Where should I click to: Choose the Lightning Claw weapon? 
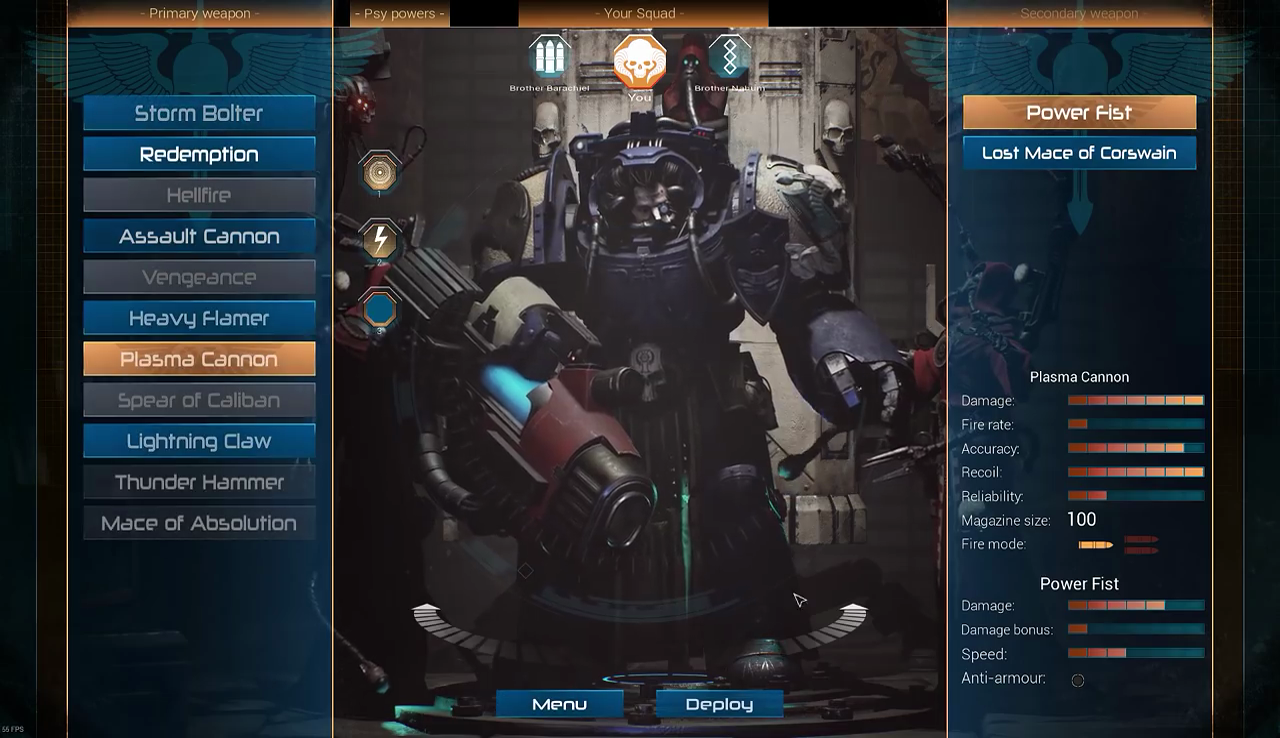click(x=199, y=441)
